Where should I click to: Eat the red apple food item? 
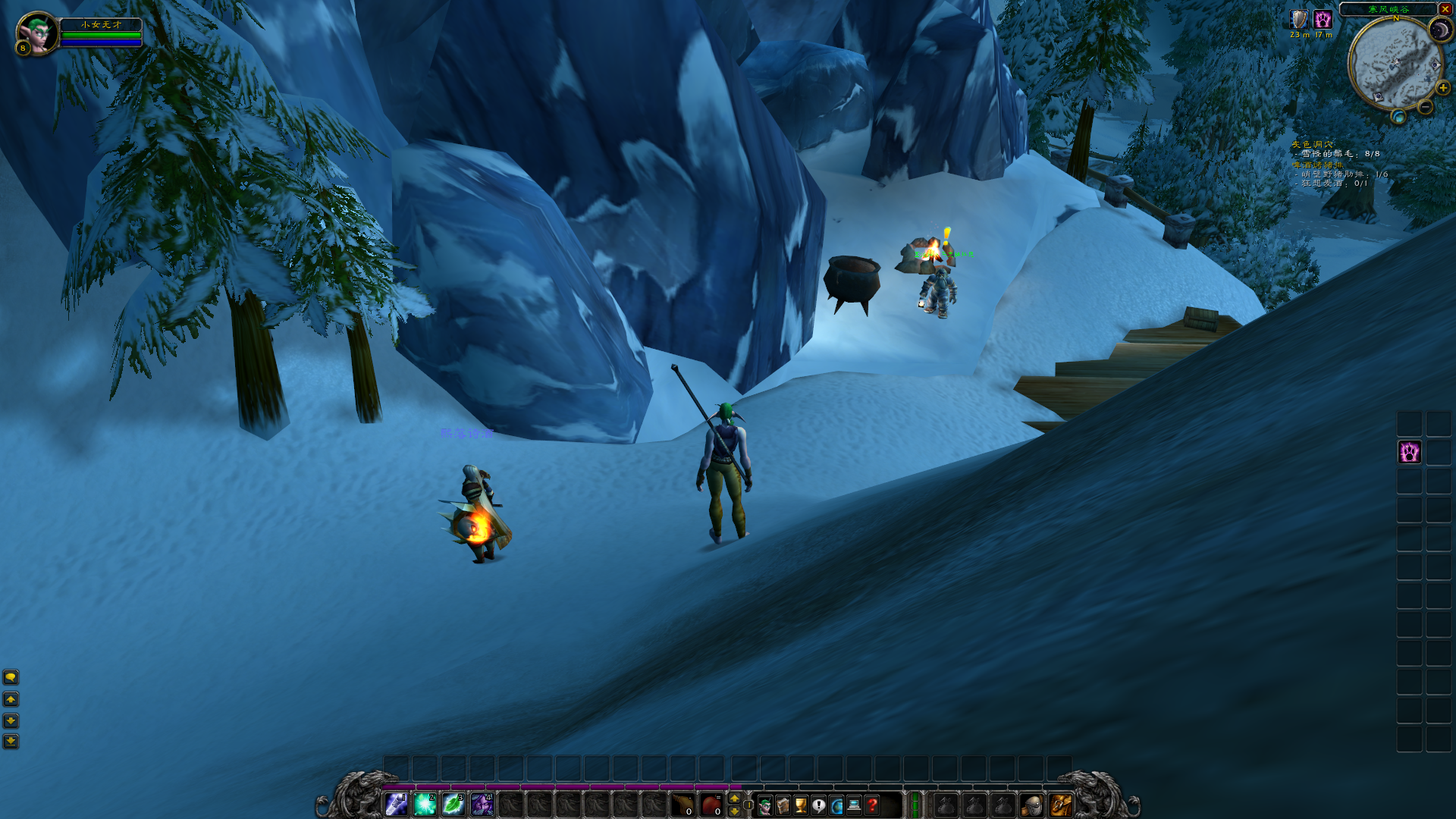tap(711, 804)
